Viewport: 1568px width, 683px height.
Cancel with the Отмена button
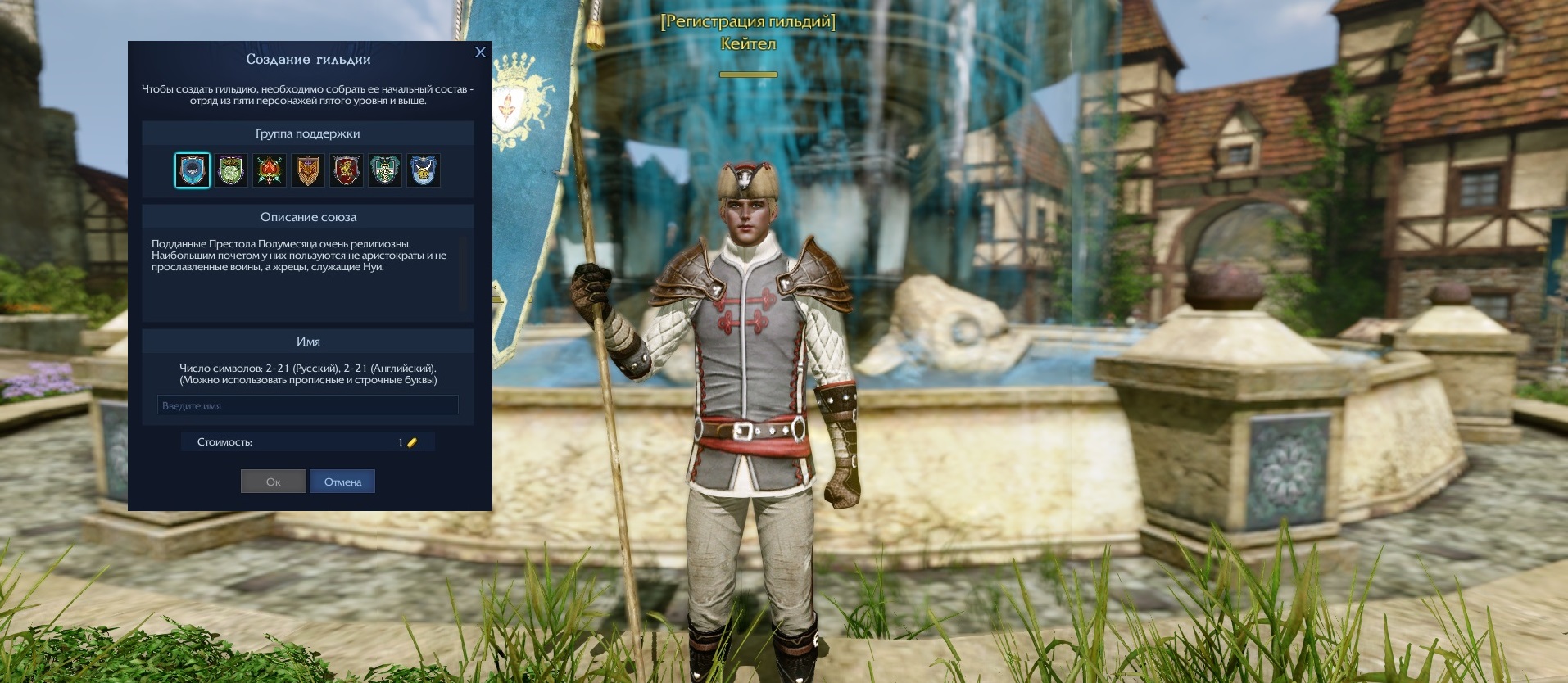tap(342, 482)
